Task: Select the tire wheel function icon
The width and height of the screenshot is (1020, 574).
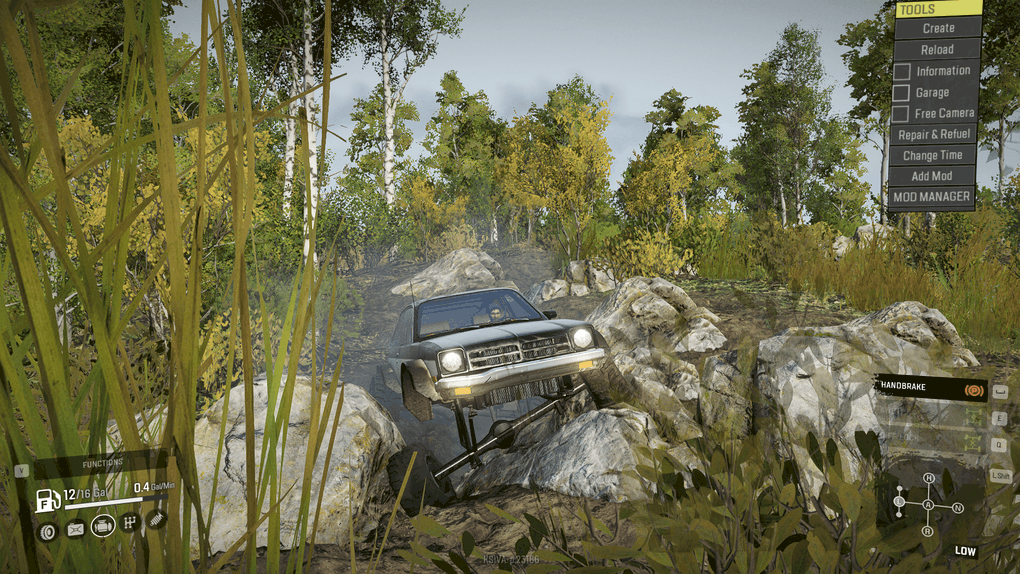Action: [46, 531]
